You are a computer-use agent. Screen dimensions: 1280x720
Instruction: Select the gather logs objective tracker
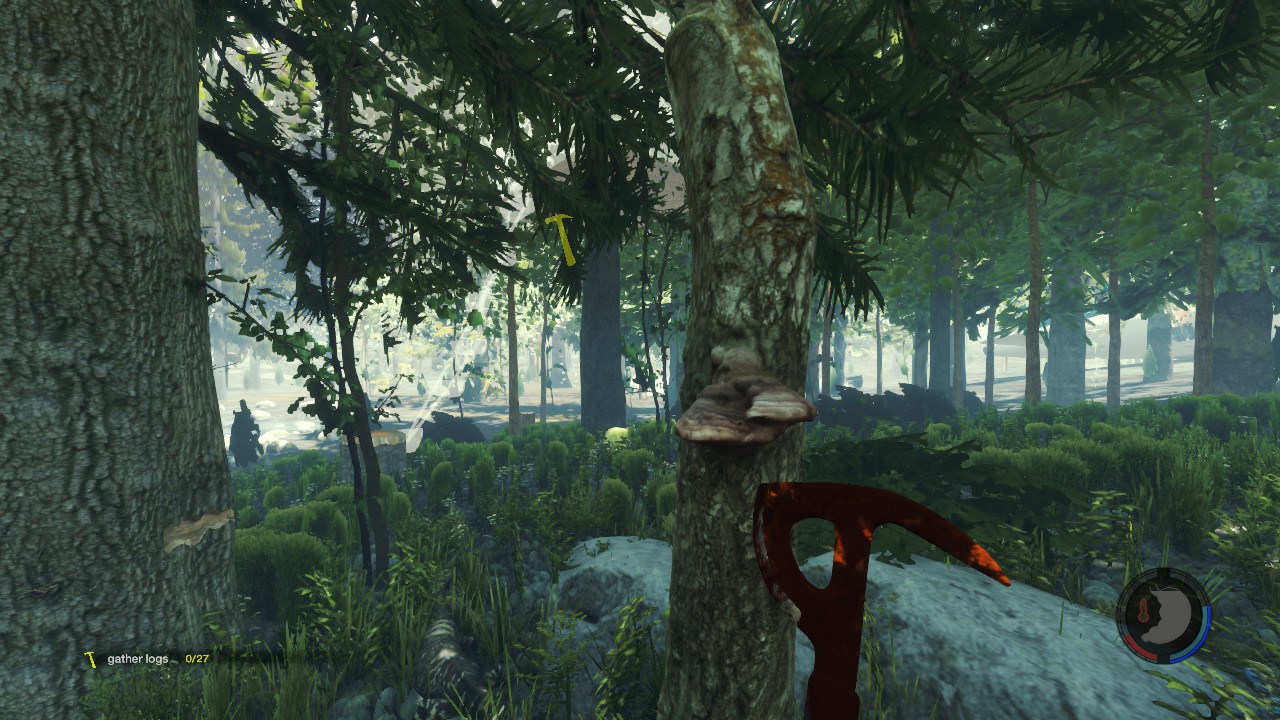tap(148, 659)
